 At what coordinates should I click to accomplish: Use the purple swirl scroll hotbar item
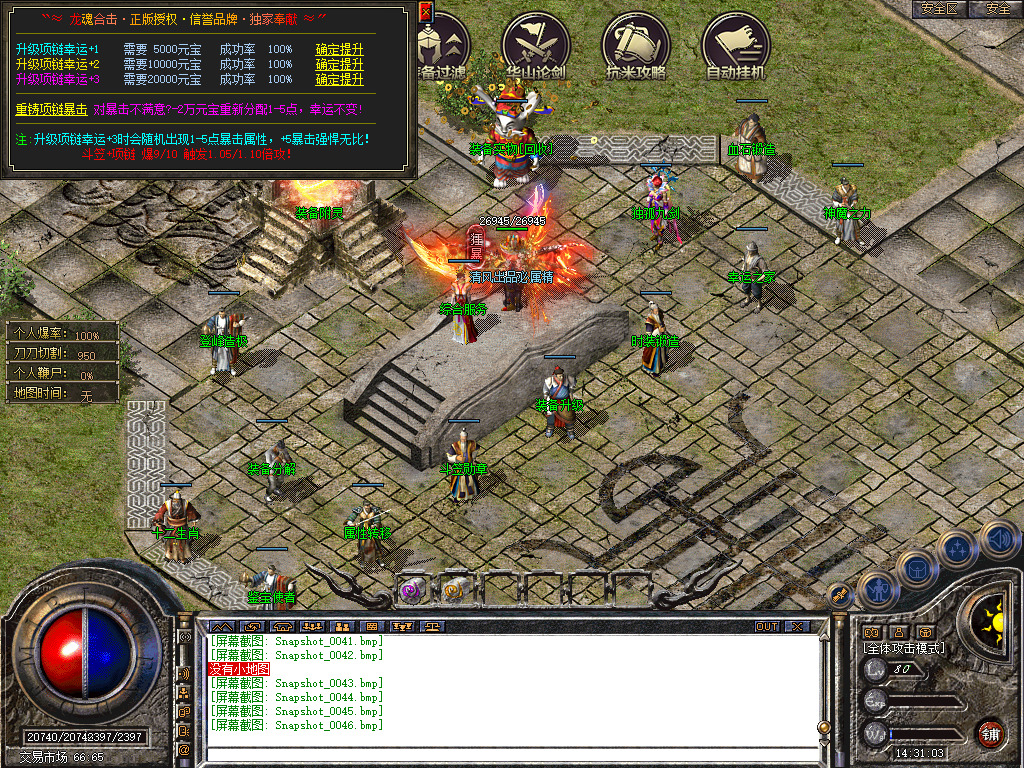point(413,591)
